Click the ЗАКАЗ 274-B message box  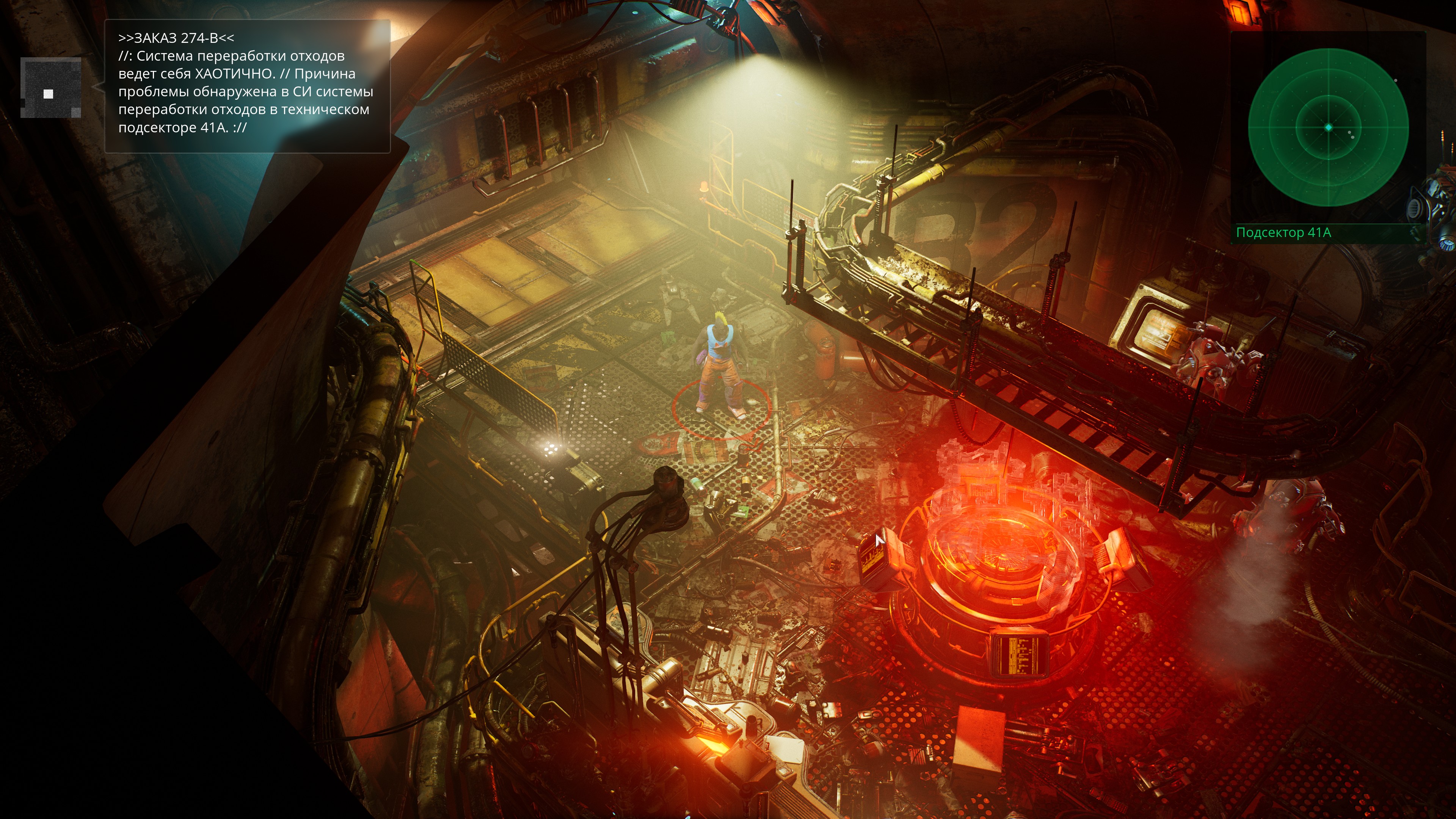point(247,86)
